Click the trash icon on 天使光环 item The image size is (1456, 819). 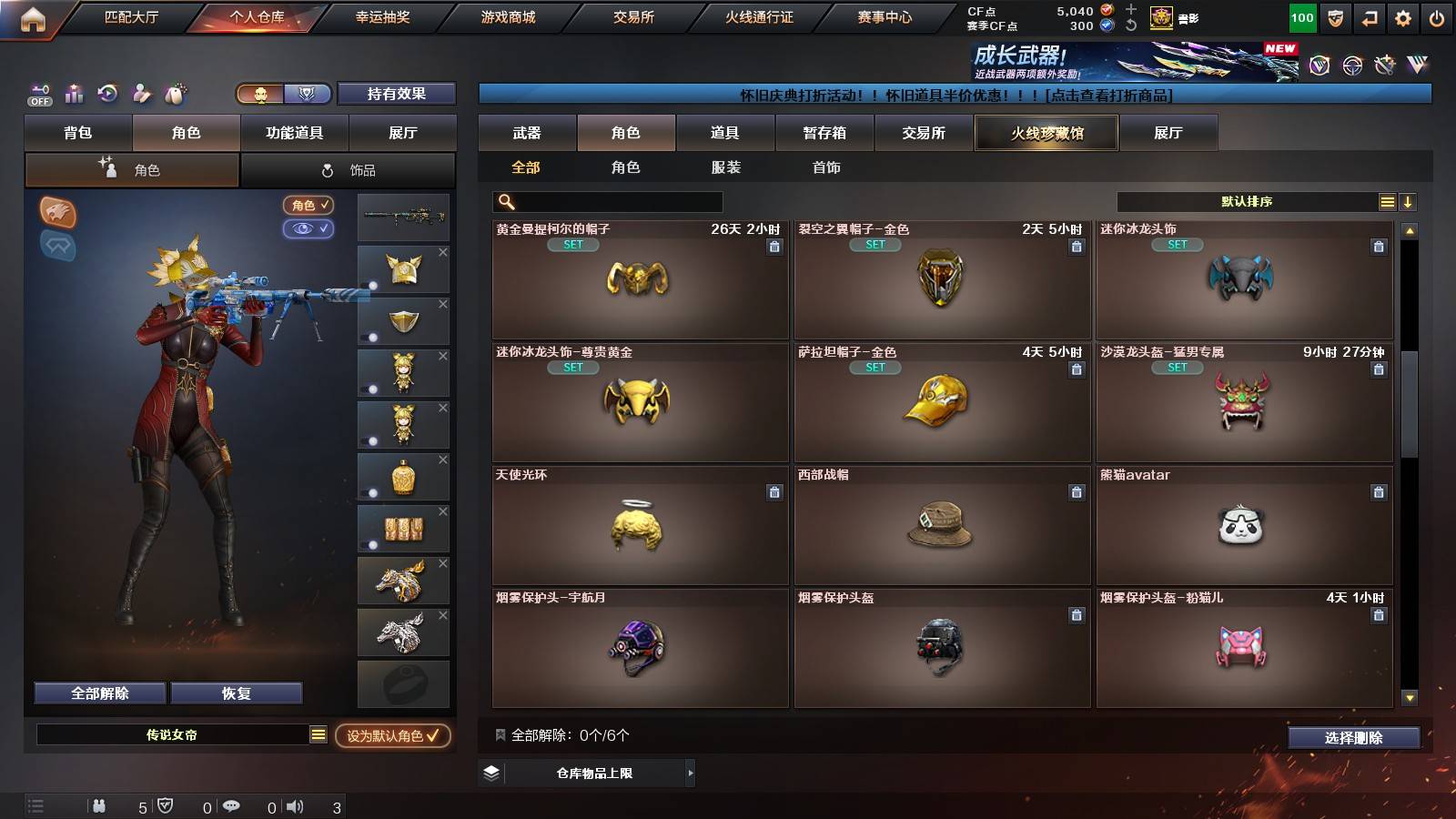(773, 491)
